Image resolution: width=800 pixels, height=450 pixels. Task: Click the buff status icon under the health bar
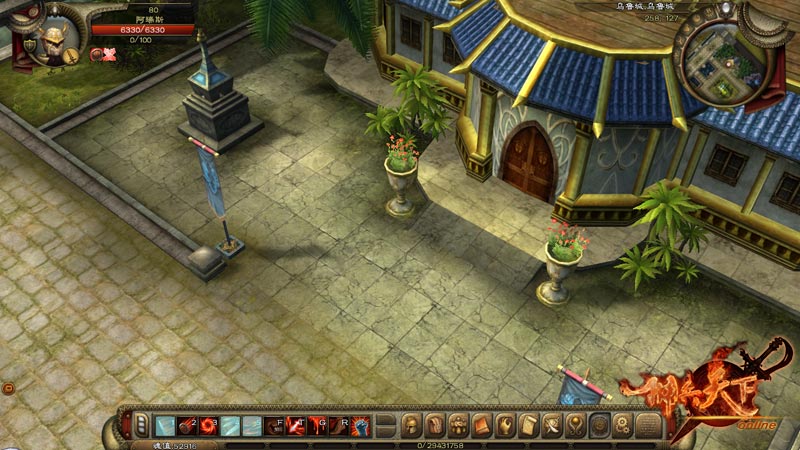pyautogui.click(x=98, y=55)
